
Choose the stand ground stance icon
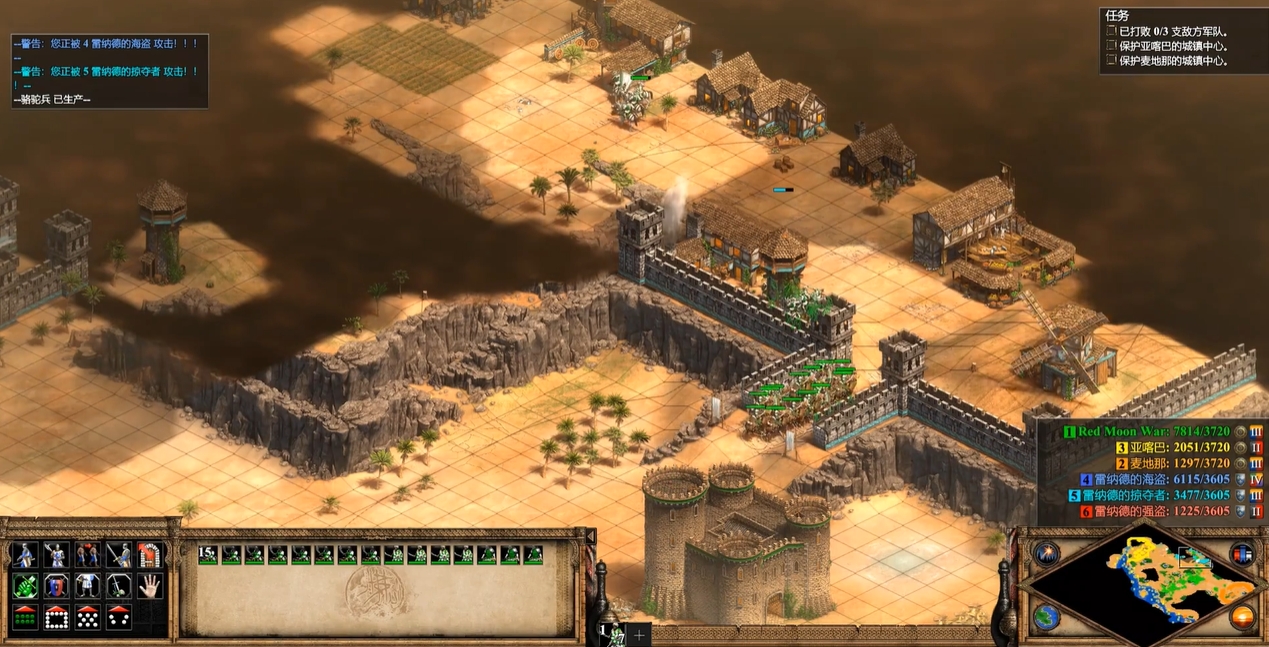click(x=88, y=587)
